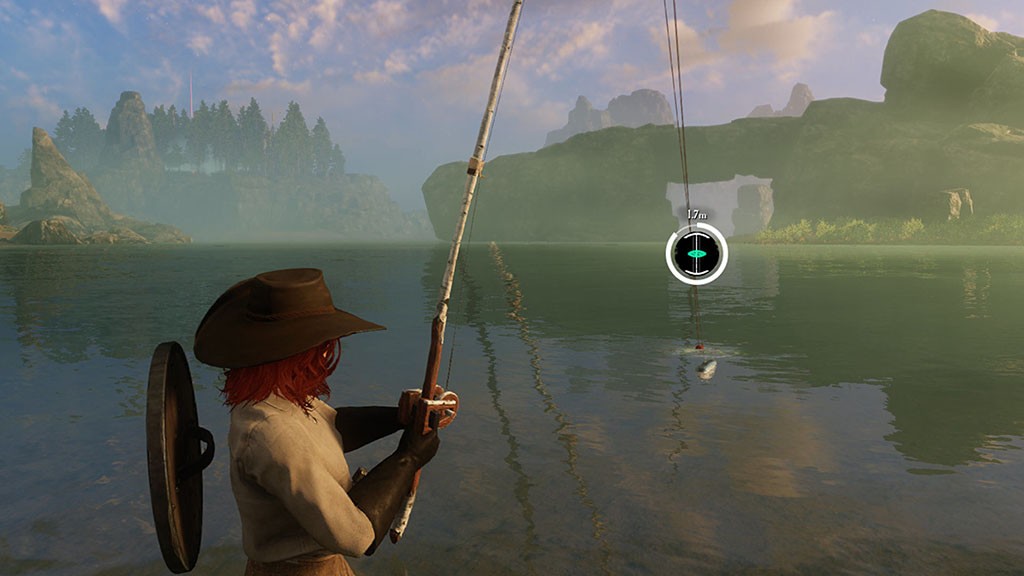1024x576 pixels.
Task: Click the circular fishing tension indicator
Action: (x=696, y=254)
